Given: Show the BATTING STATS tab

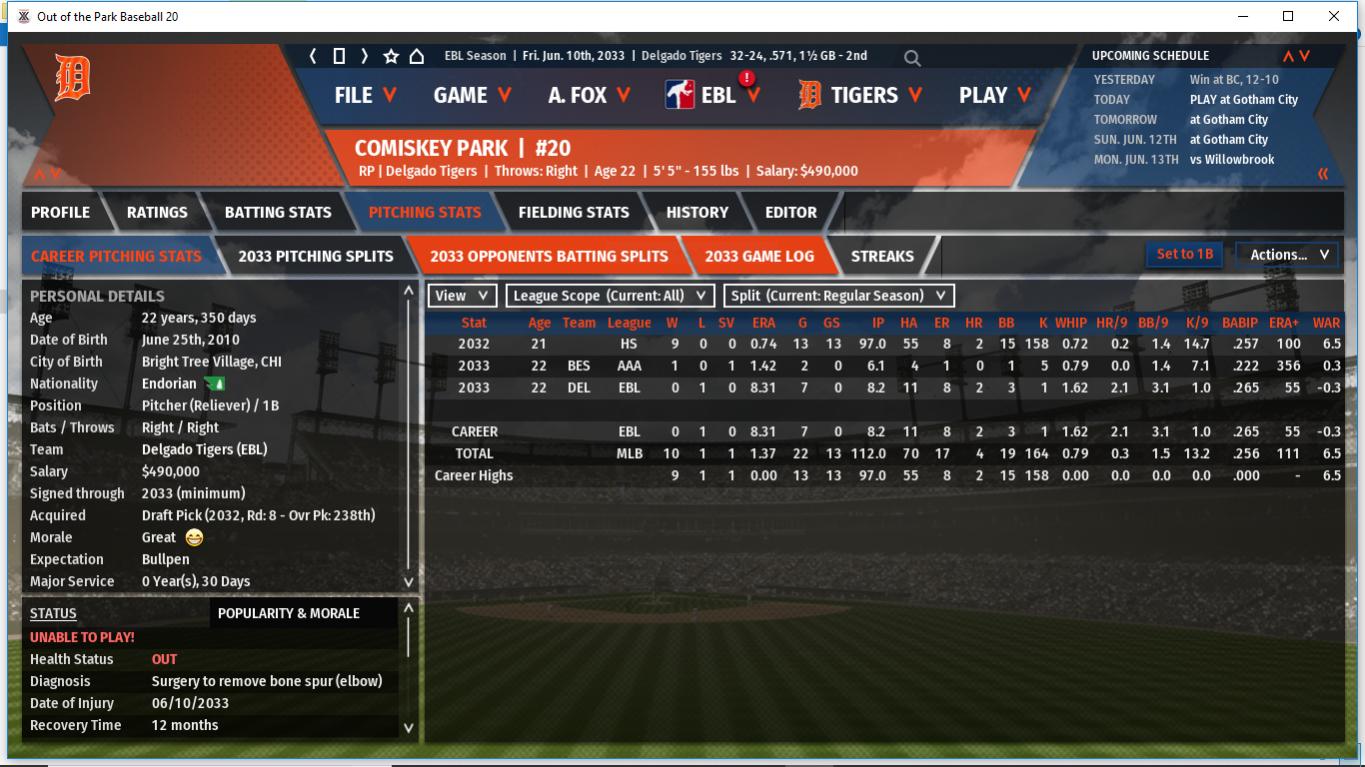Looking at the screenshot, I should [x=277, y=212].
